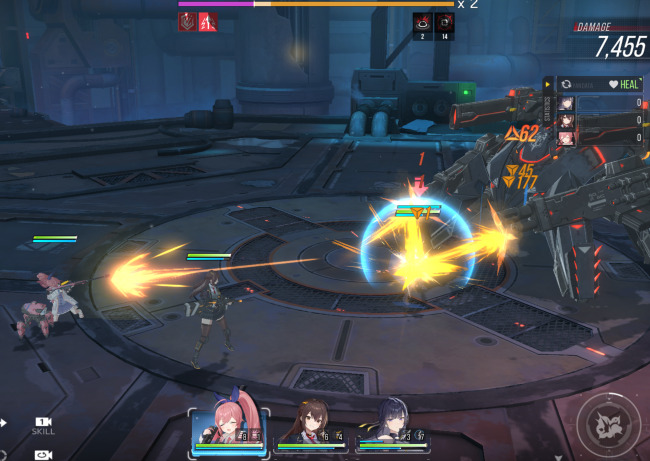The height and width of the screenshot is (461, 650).
Task: Select the pink-haired character portrait
Action: (x=230, y=430)
